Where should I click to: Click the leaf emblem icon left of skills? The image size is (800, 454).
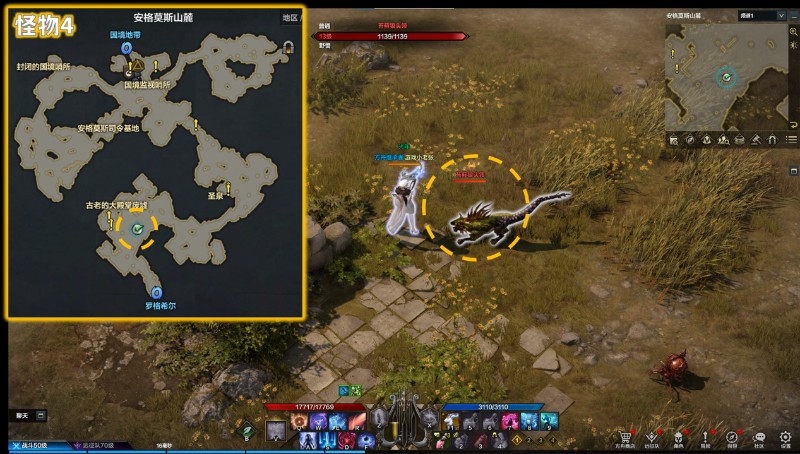click(246, 429)
